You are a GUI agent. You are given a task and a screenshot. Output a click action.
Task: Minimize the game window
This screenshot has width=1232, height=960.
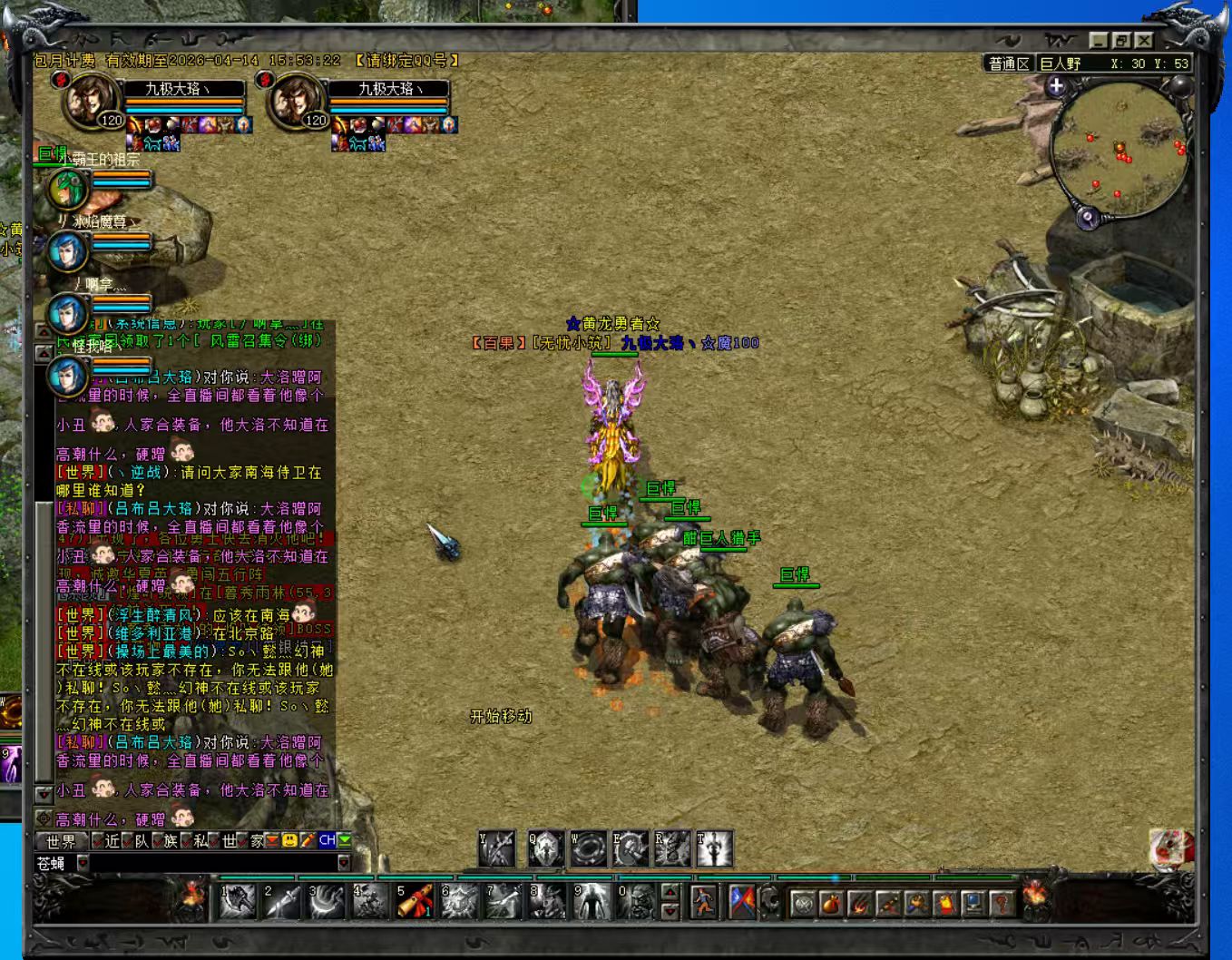[x=1100, y=40]
